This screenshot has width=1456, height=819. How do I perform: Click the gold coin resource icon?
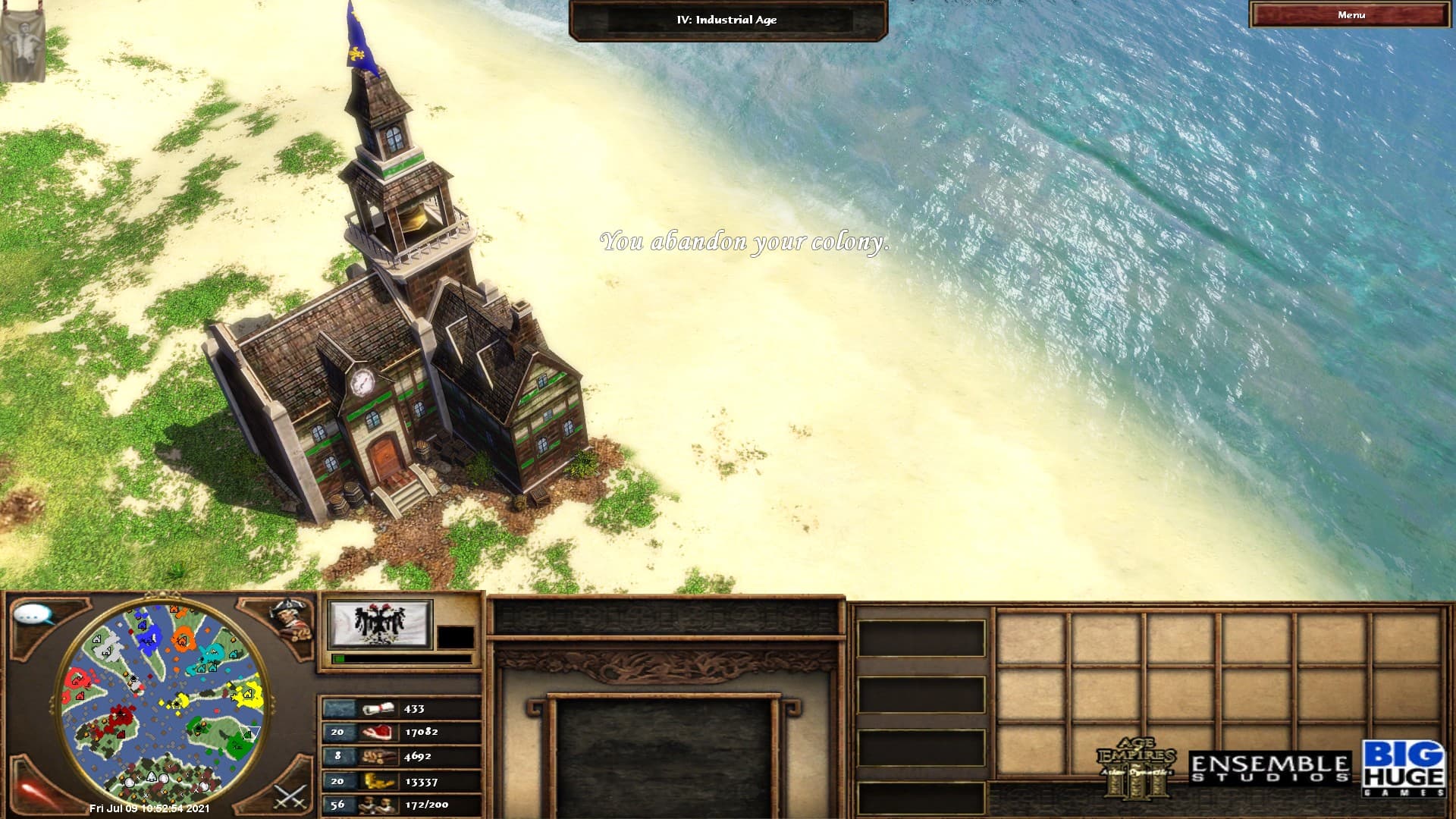click(377, 781)
